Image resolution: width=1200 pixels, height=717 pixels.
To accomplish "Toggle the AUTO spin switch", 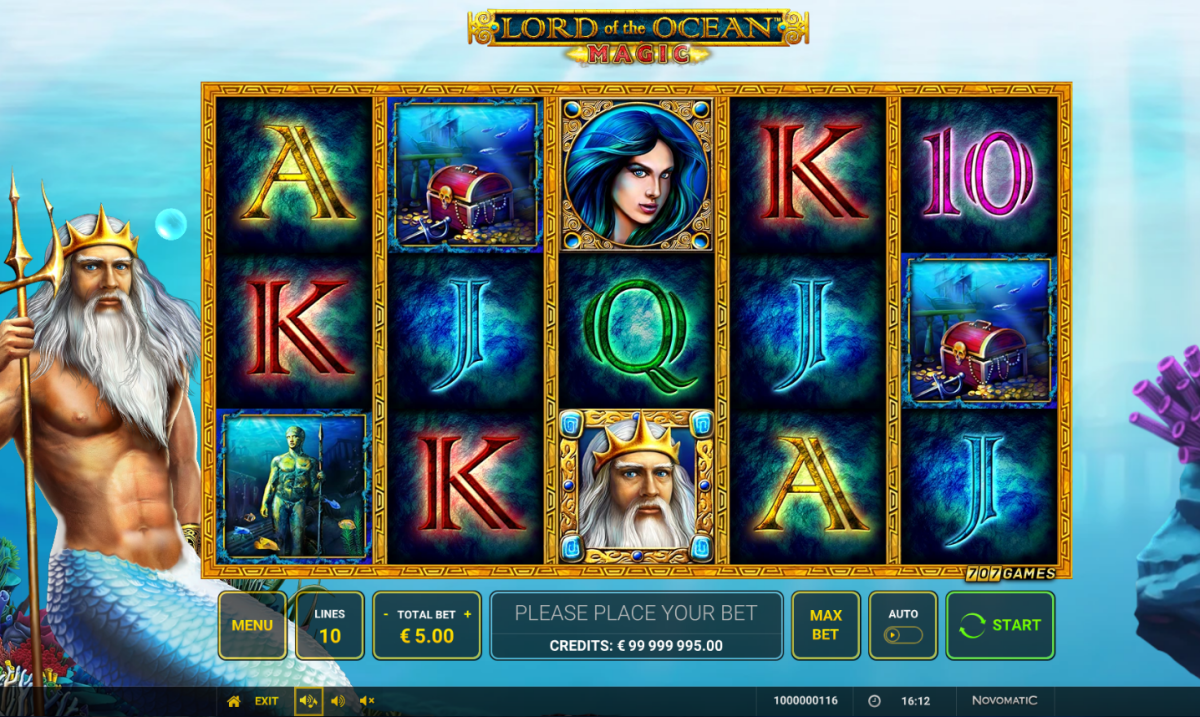I will click(x=903, y=634).
